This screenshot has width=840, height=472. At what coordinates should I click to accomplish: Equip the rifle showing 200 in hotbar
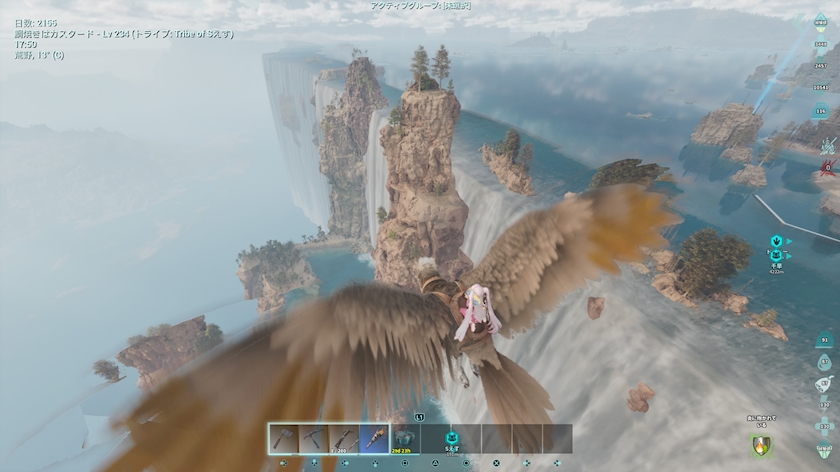point(343,439)
